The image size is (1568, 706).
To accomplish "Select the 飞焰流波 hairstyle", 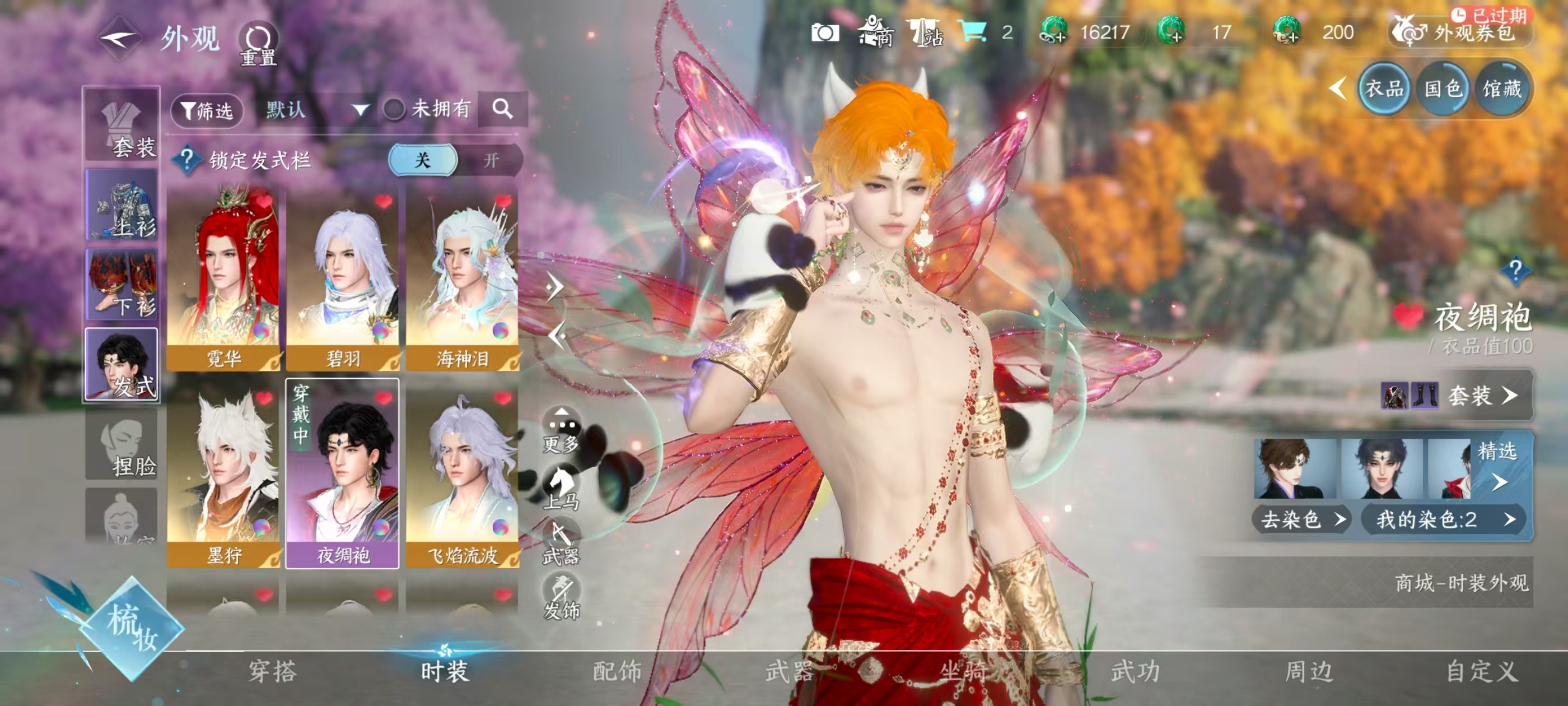I will point(462,474).
